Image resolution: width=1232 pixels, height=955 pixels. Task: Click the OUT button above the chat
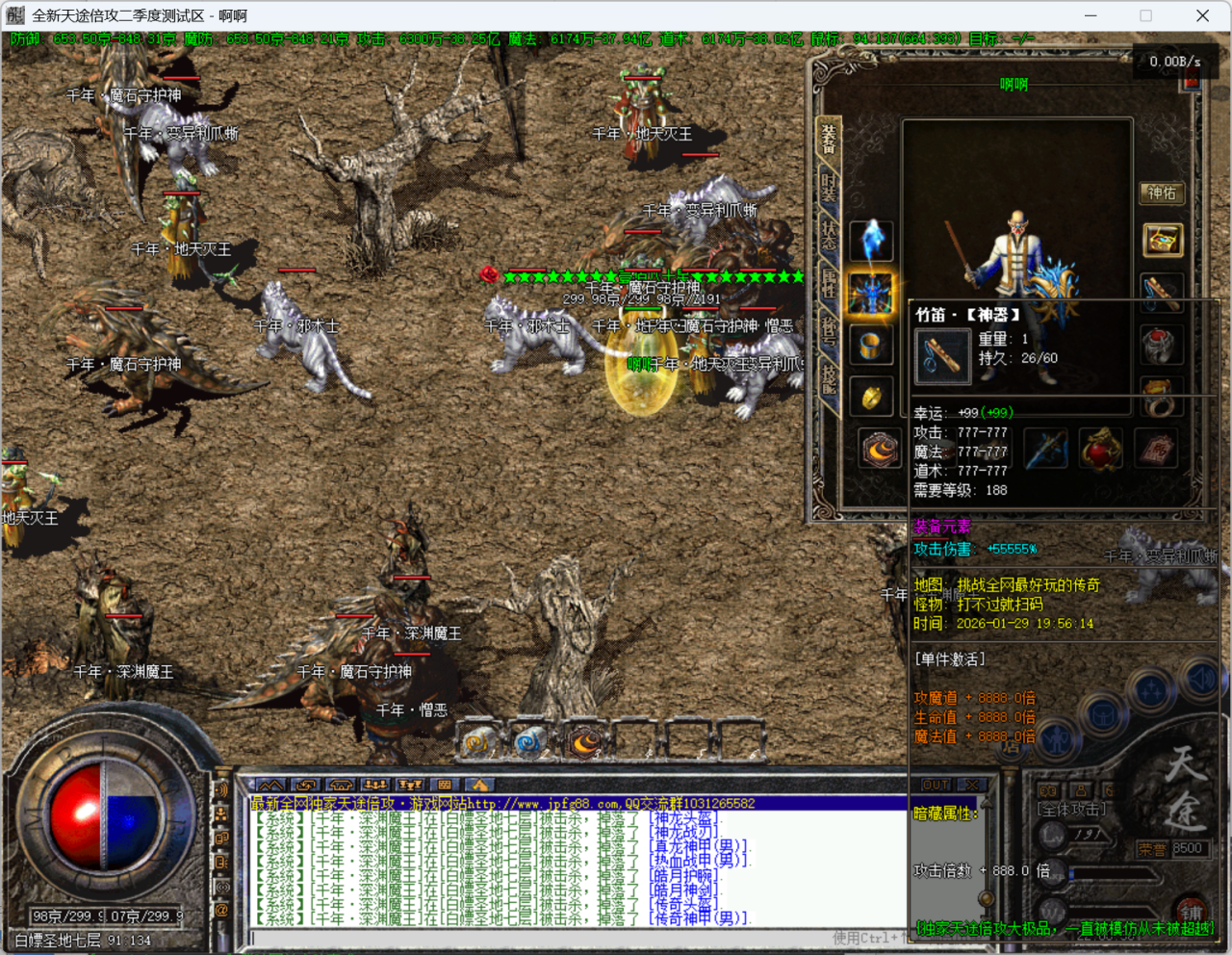click(x=936, y=785)
